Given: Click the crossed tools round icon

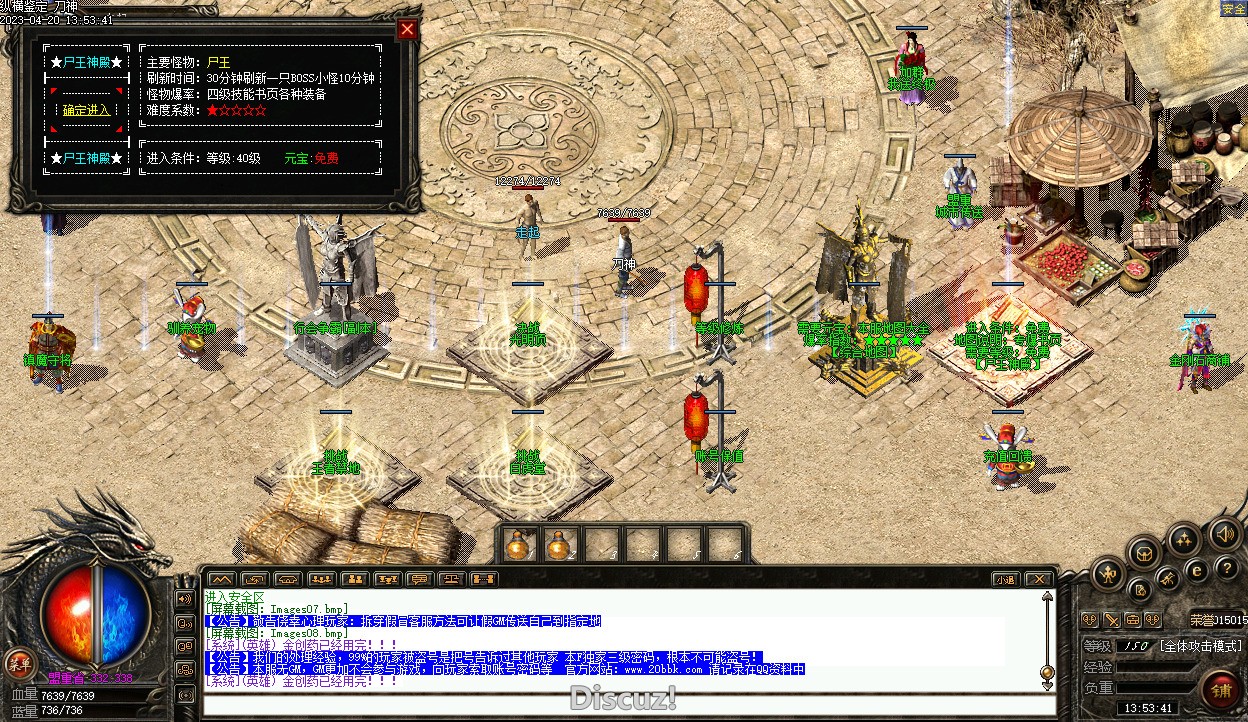Looking at the screenshot, I should (x=1167, y=578).
